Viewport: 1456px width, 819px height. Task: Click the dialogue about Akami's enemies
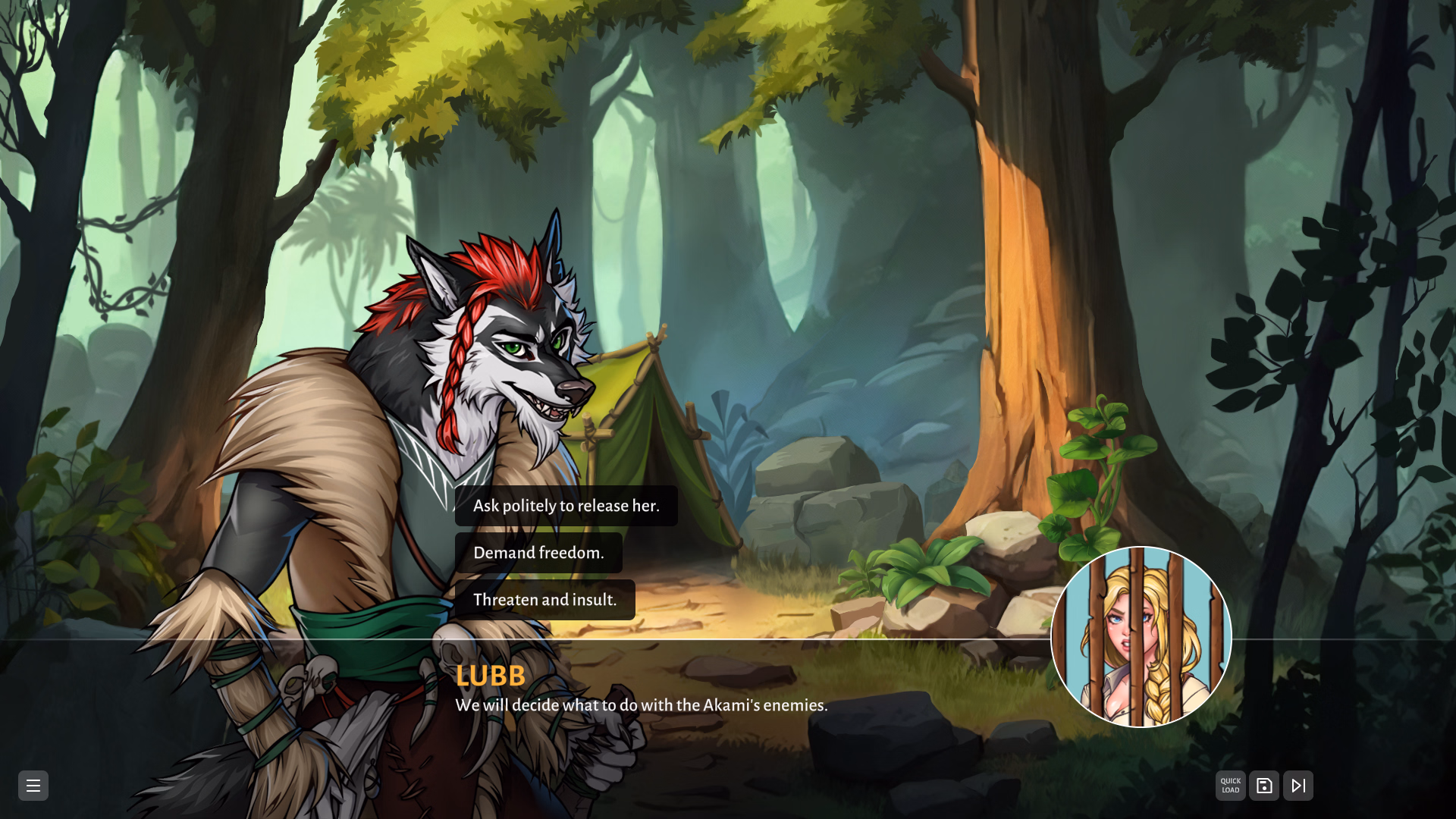coord(641,705)
